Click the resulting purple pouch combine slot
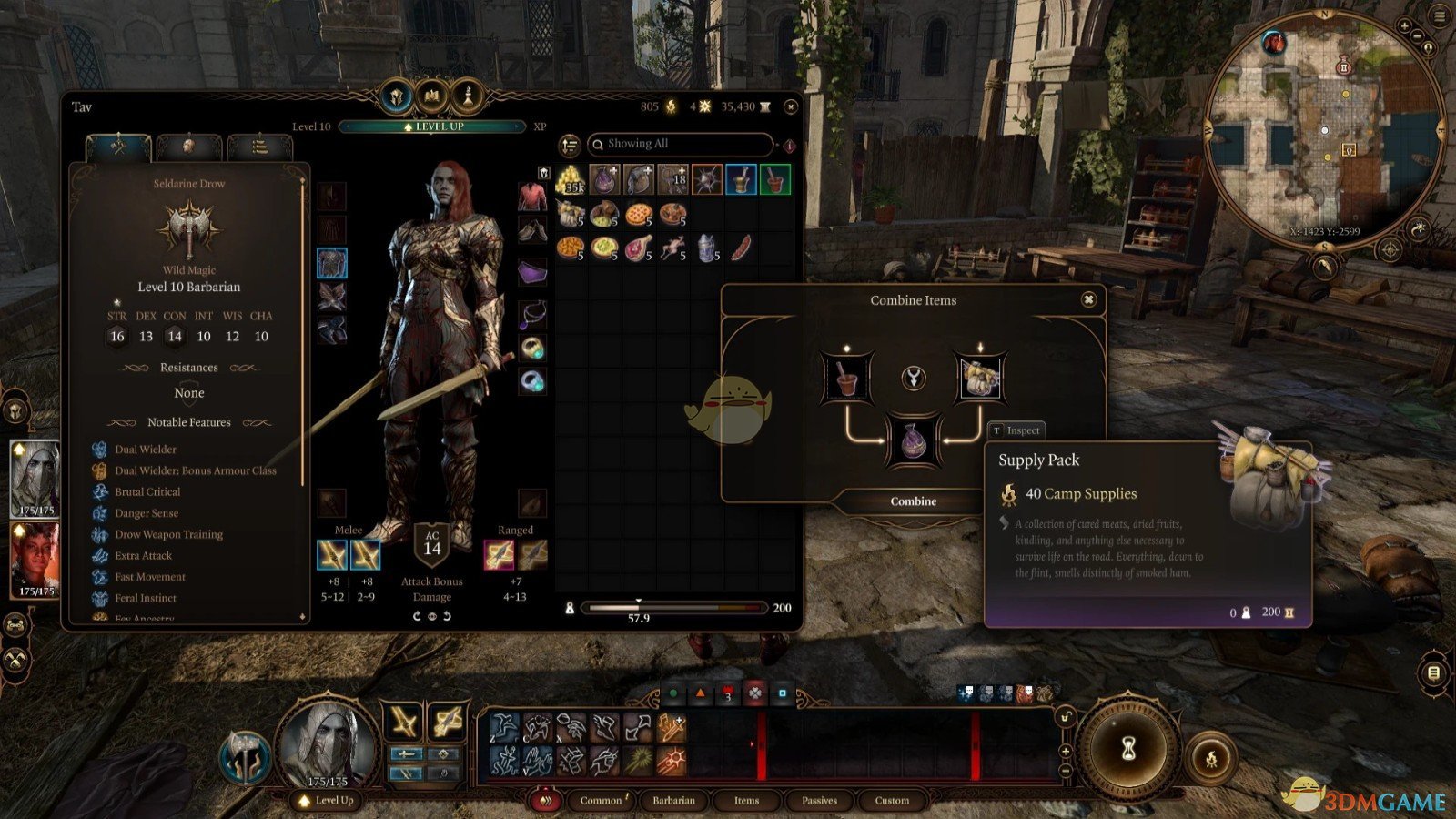 913,441
